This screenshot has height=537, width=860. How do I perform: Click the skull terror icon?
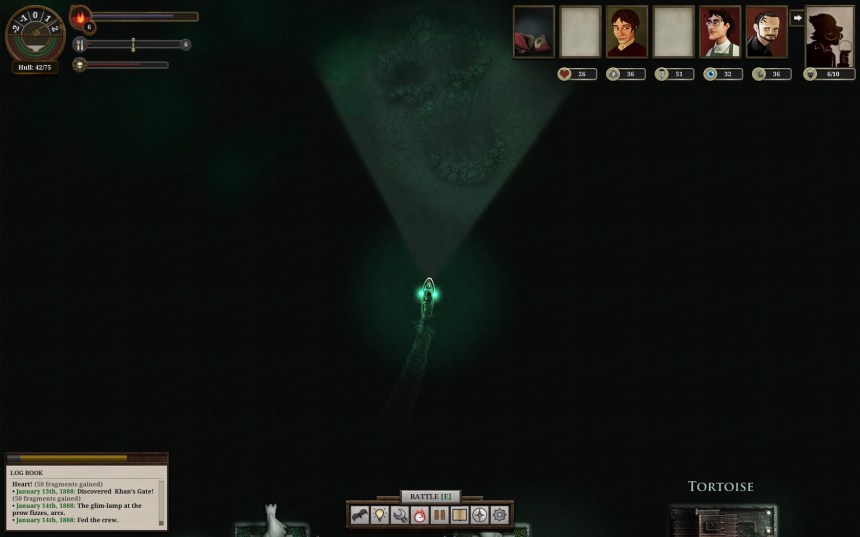point(79,65)
